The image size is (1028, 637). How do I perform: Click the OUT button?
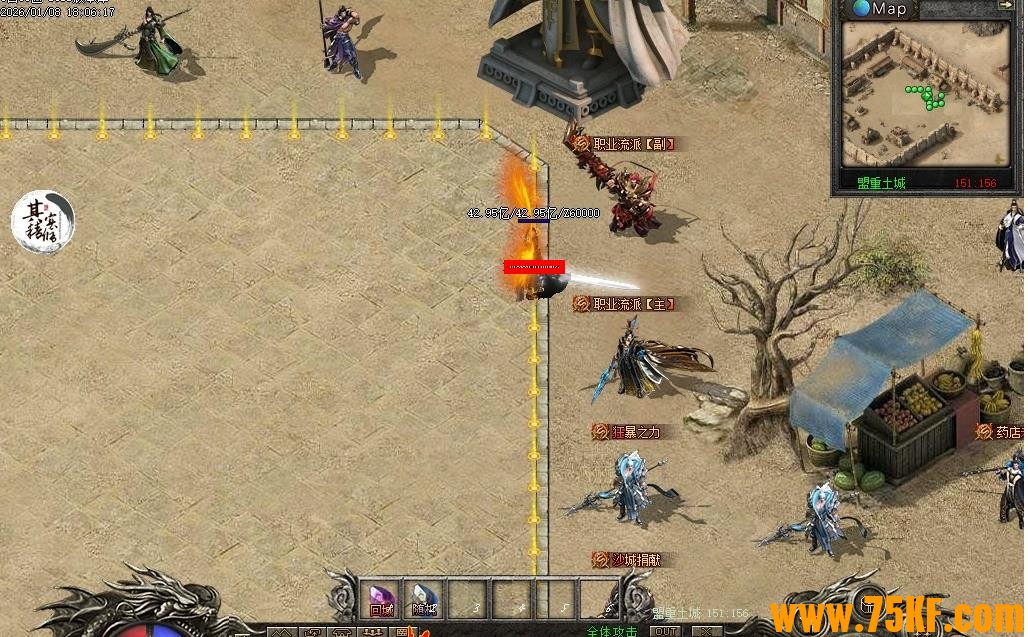tap(665, 631)
